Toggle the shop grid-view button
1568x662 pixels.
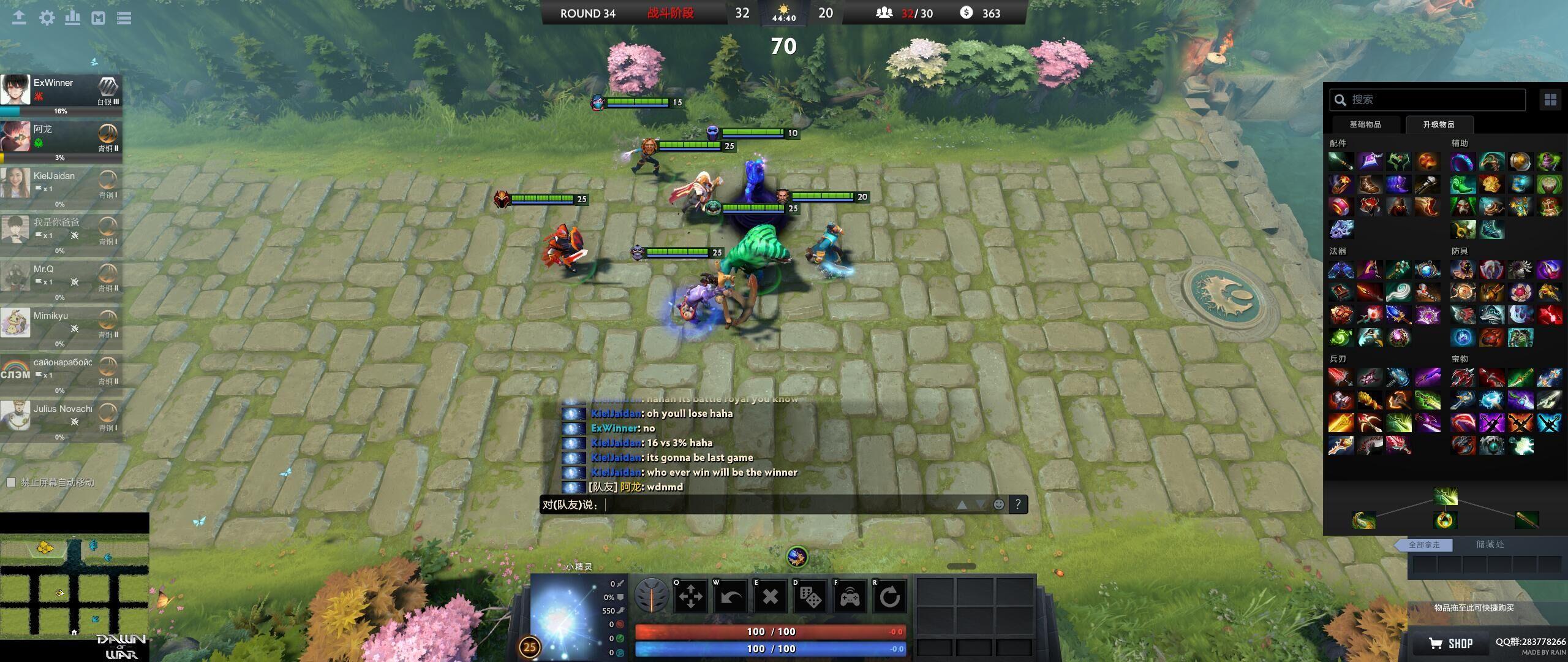point(1550,100)
